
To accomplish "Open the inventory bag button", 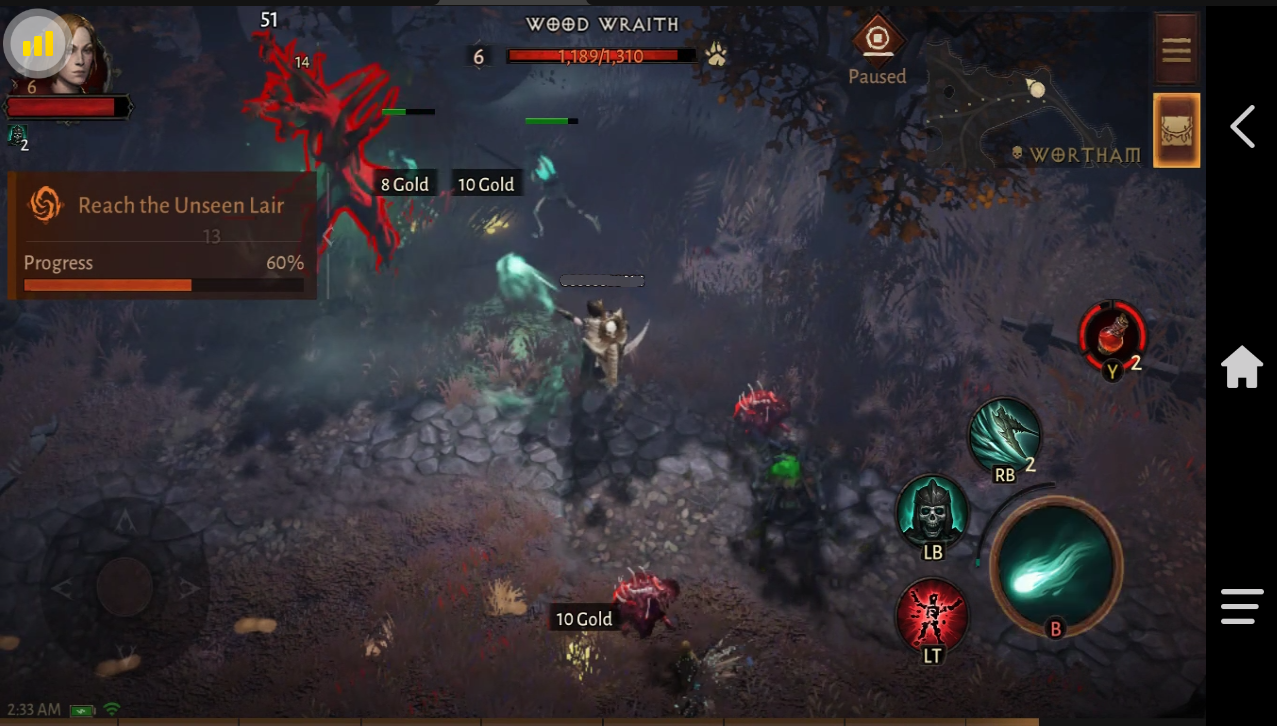I will click(1176, 130).
